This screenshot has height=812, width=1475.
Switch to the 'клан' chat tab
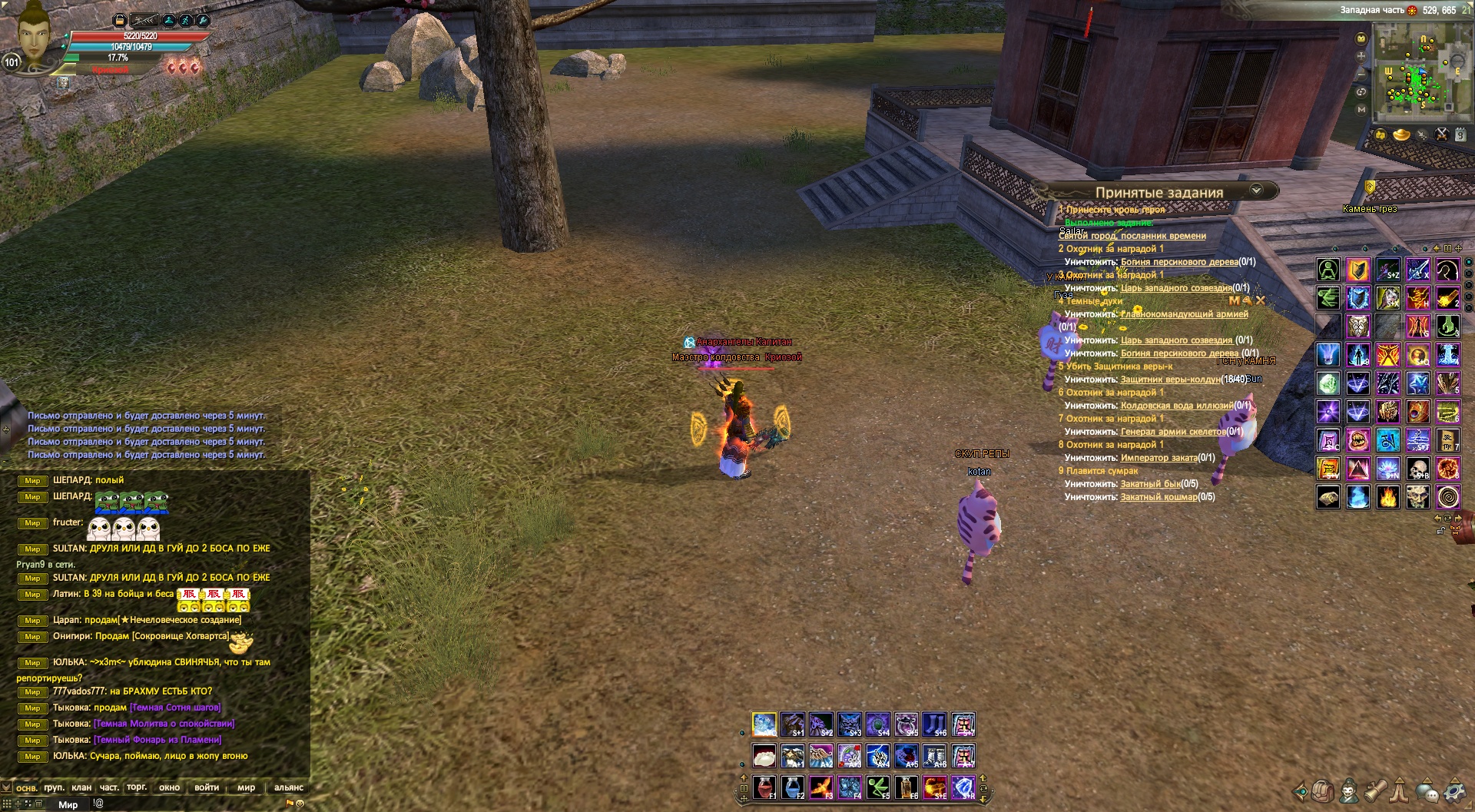[x=81, y=787]
